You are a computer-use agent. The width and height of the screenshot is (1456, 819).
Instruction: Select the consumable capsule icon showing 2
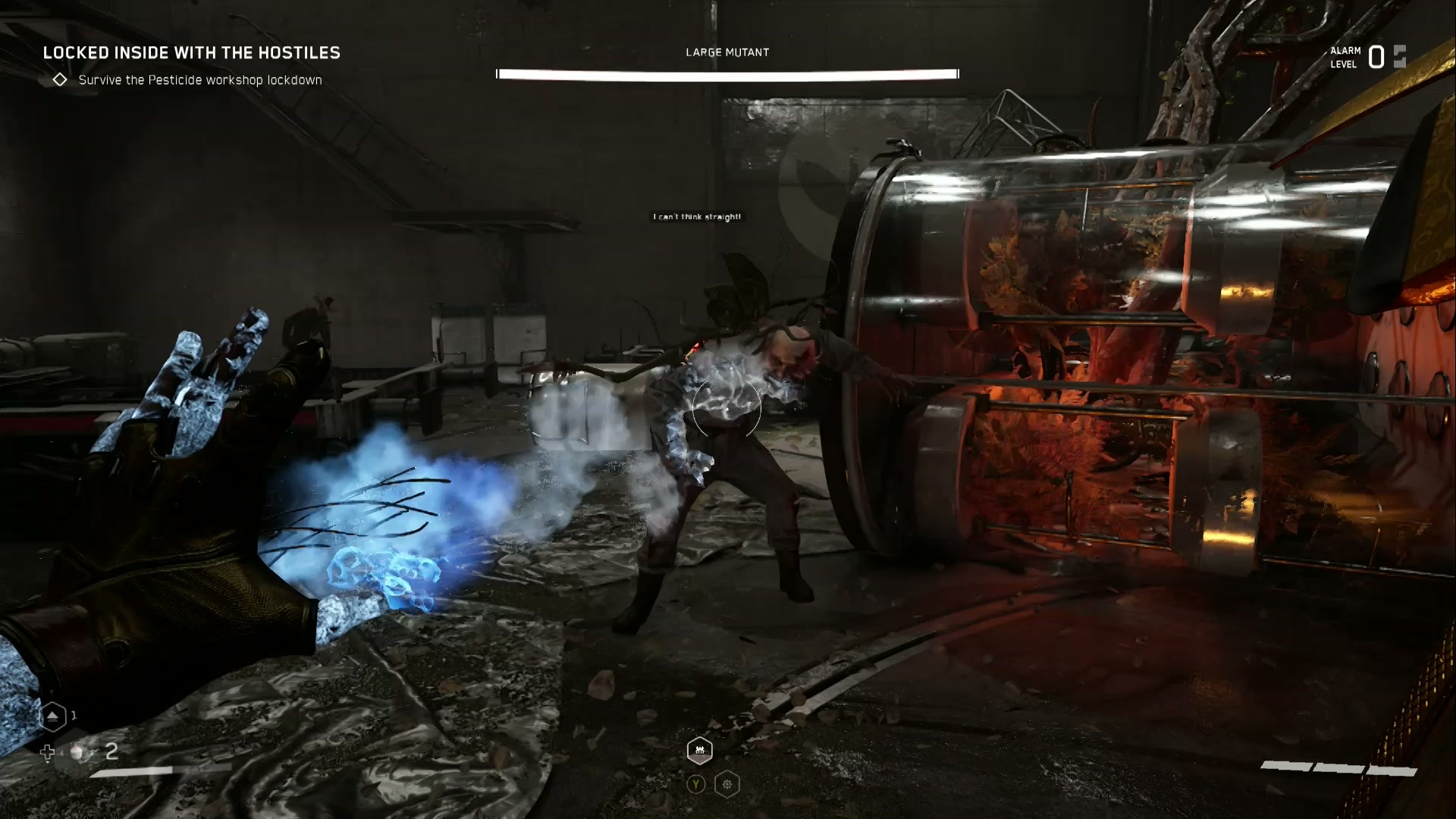(77, 753)
